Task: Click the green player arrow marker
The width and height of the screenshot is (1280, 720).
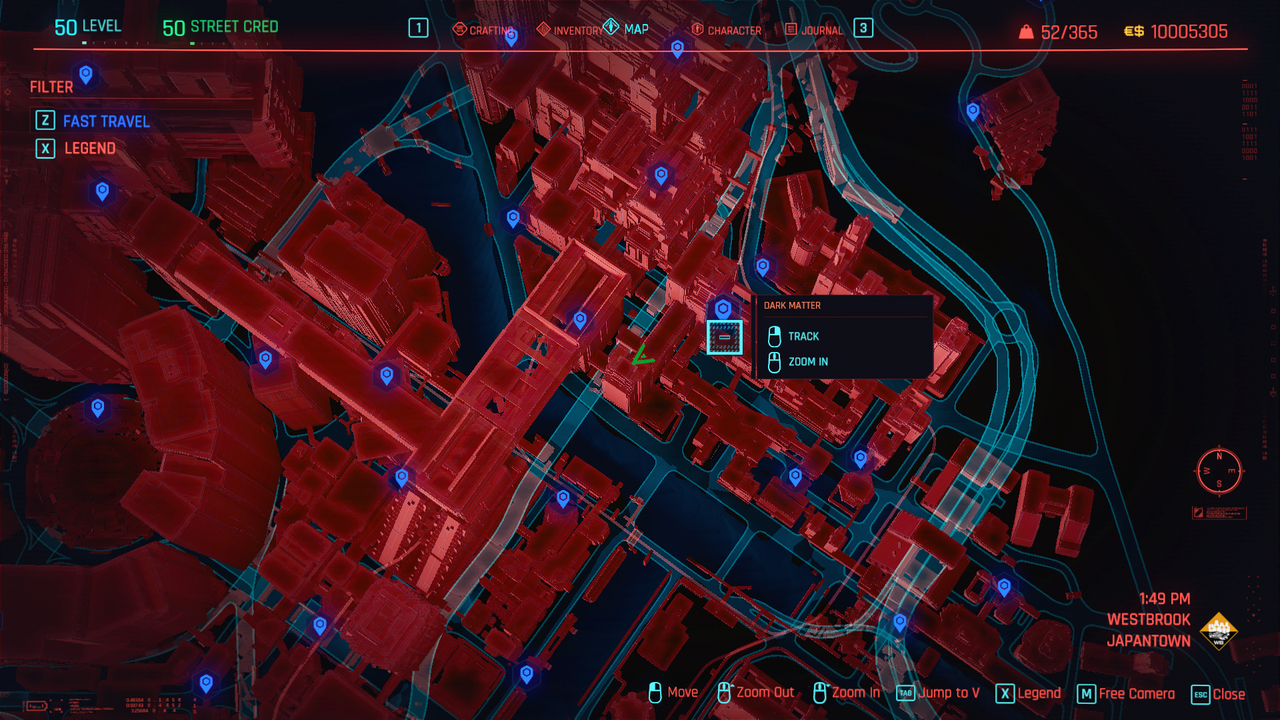Action: point(642,355)
